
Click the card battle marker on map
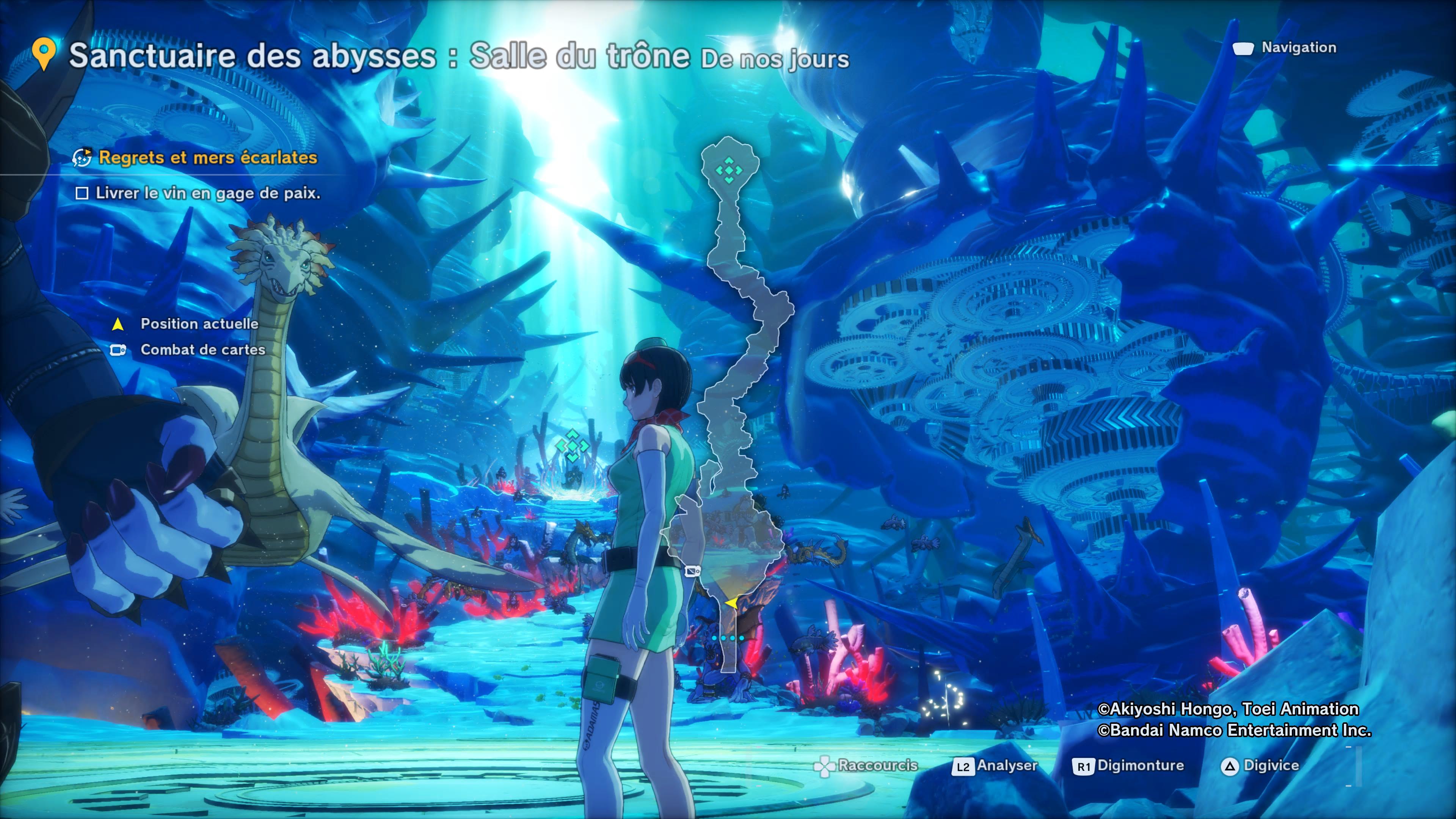[x=692, y=571]
